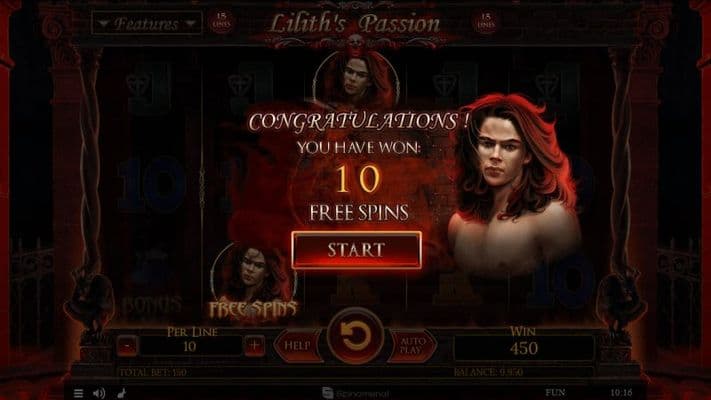711x400 pixels.
Task: Open the hamburger menu in the bottom bar
Action: [x=79, y=393]
